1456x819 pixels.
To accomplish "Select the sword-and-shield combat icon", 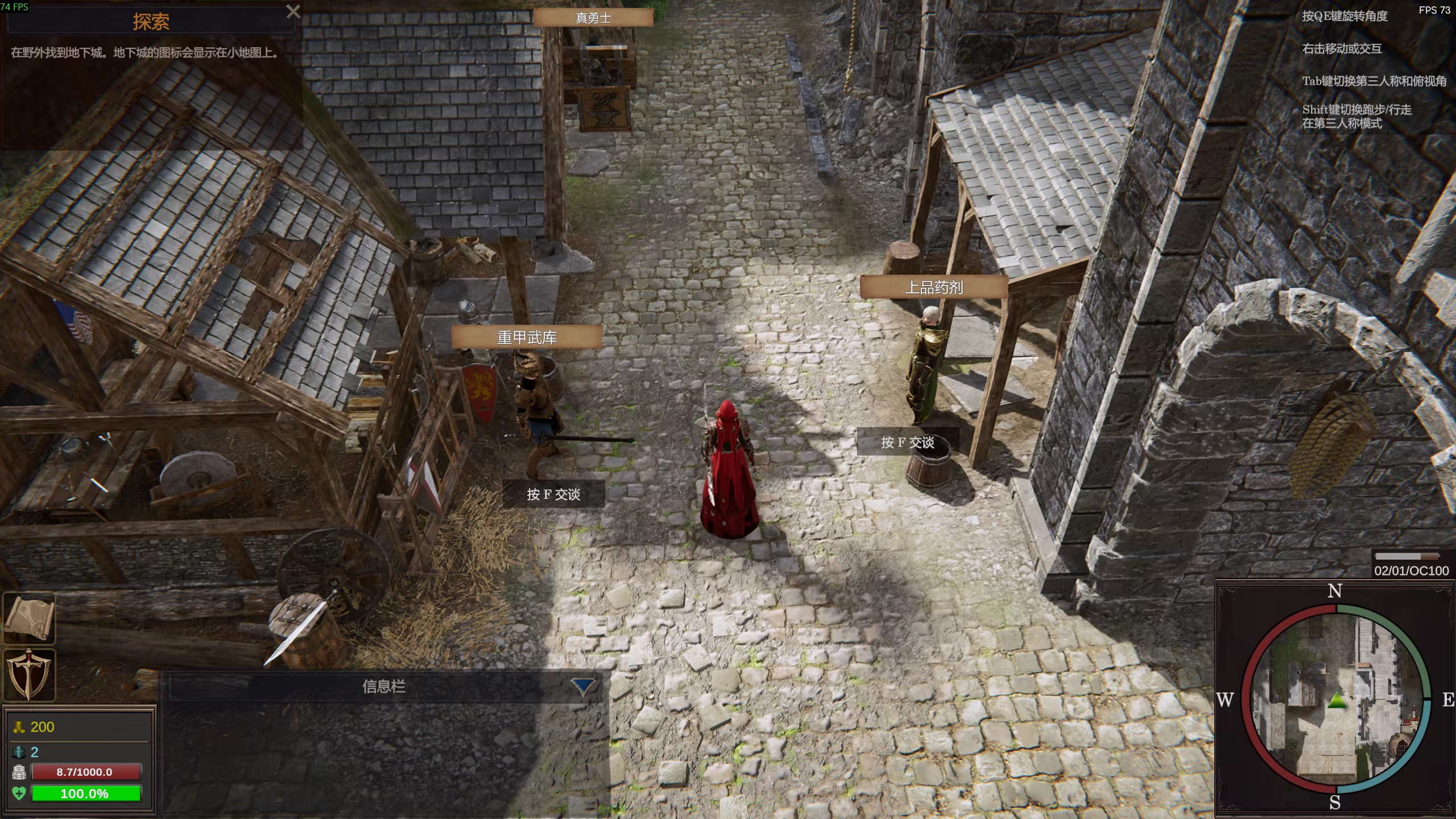I will coord(29,675).
